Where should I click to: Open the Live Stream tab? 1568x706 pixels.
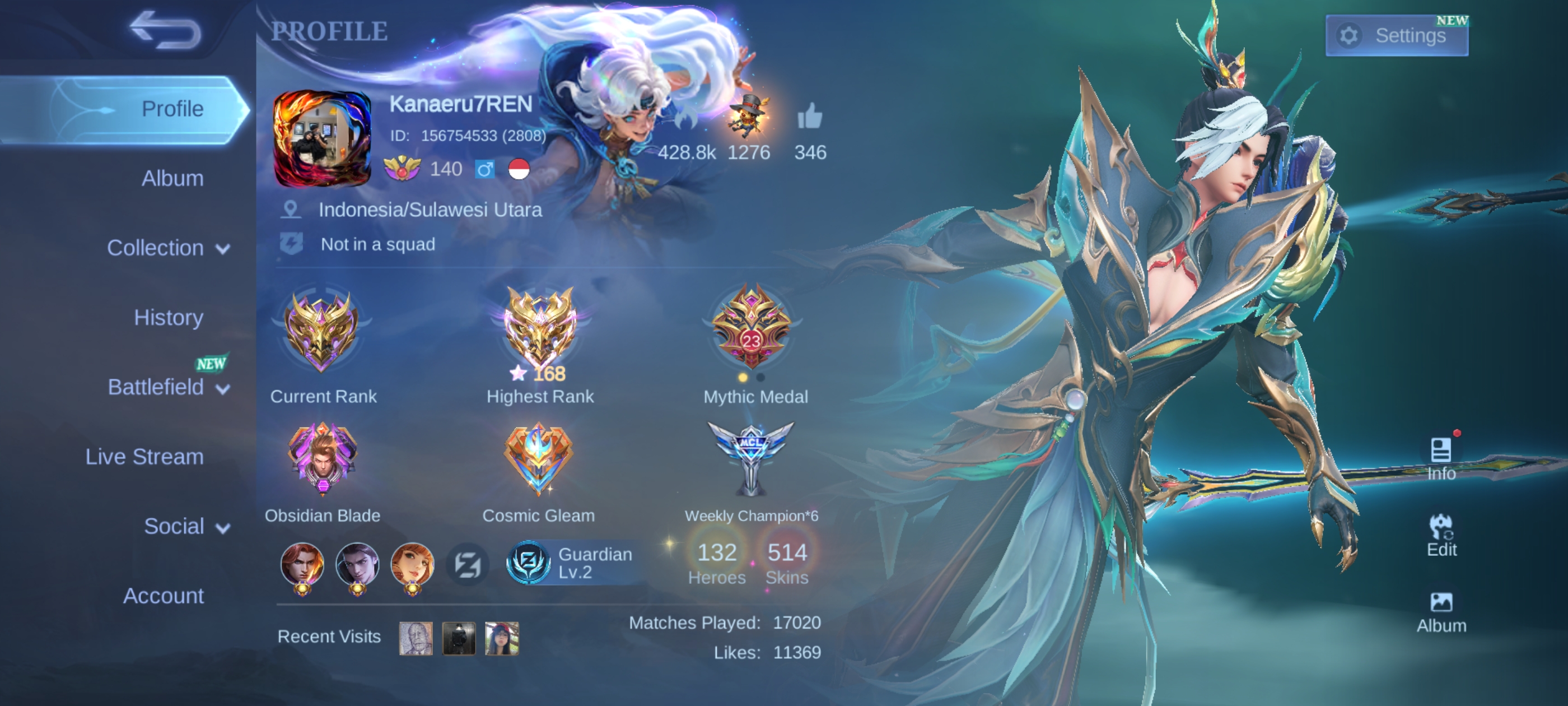(144, 457)
